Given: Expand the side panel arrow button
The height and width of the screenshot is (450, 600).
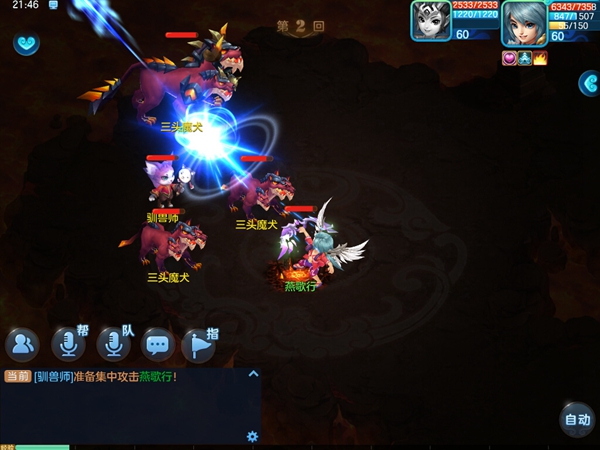Looking at the screenshot, I should tap(589, 84).
